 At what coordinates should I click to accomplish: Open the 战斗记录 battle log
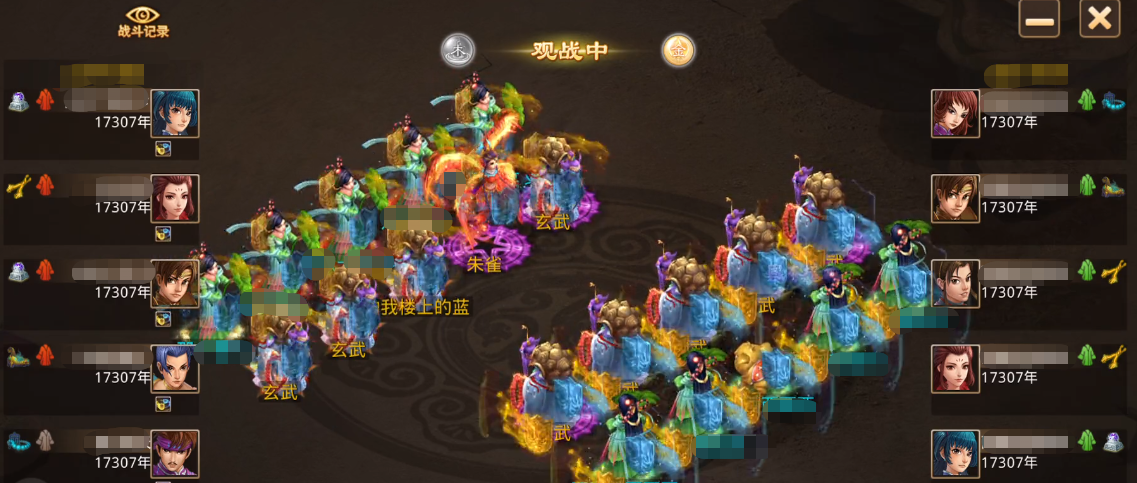pos(143,21)
